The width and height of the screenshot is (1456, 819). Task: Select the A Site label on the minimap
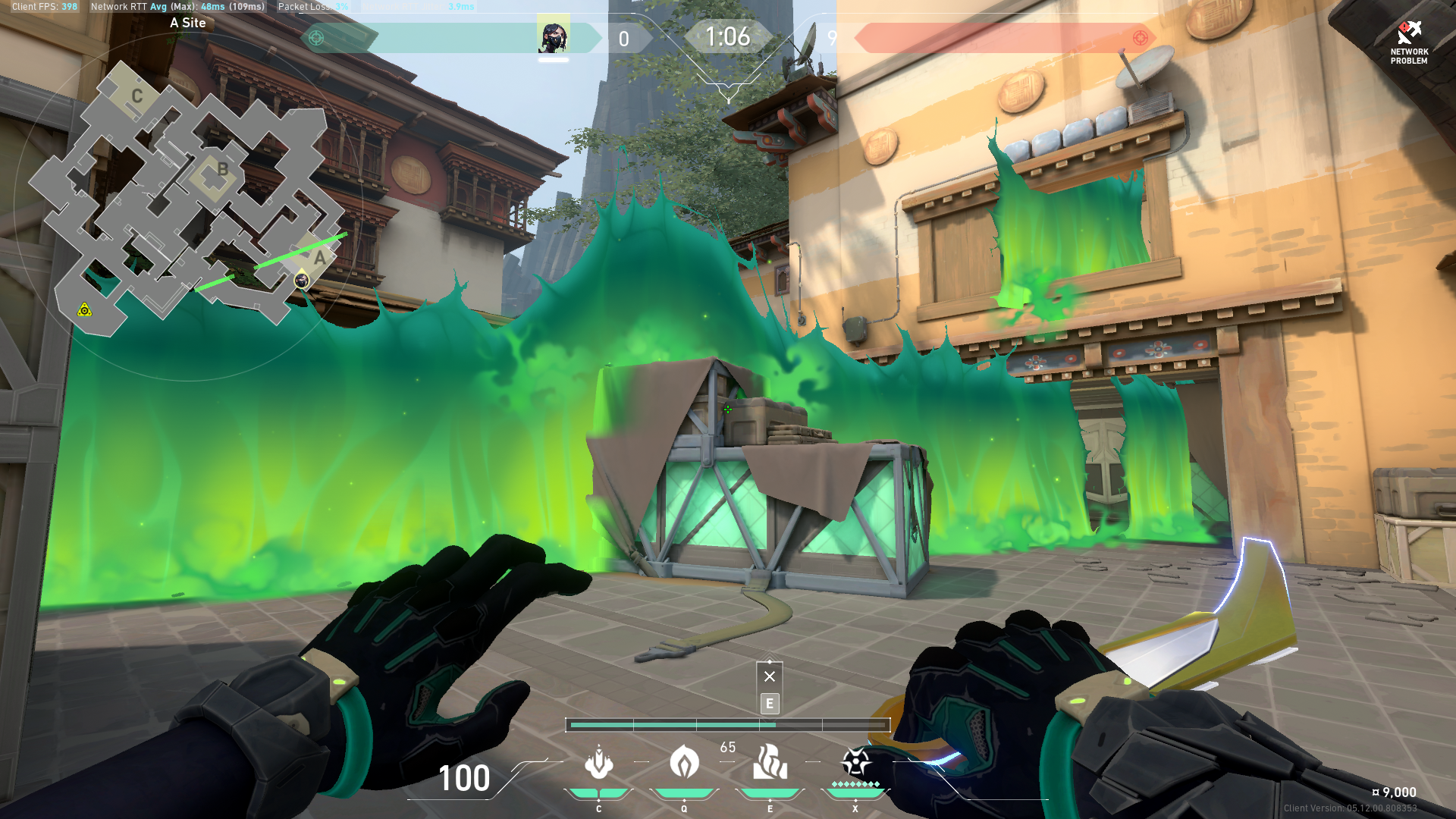coord(187,23)
